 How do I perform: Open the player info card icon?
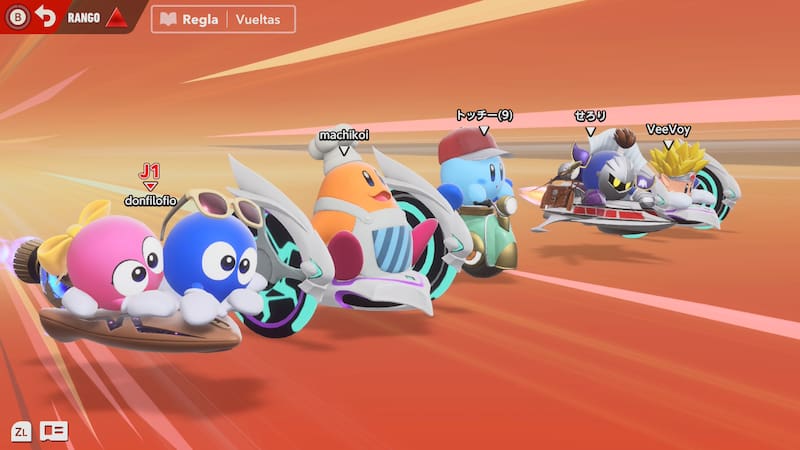pyautogui.click(x=54, y=431)
